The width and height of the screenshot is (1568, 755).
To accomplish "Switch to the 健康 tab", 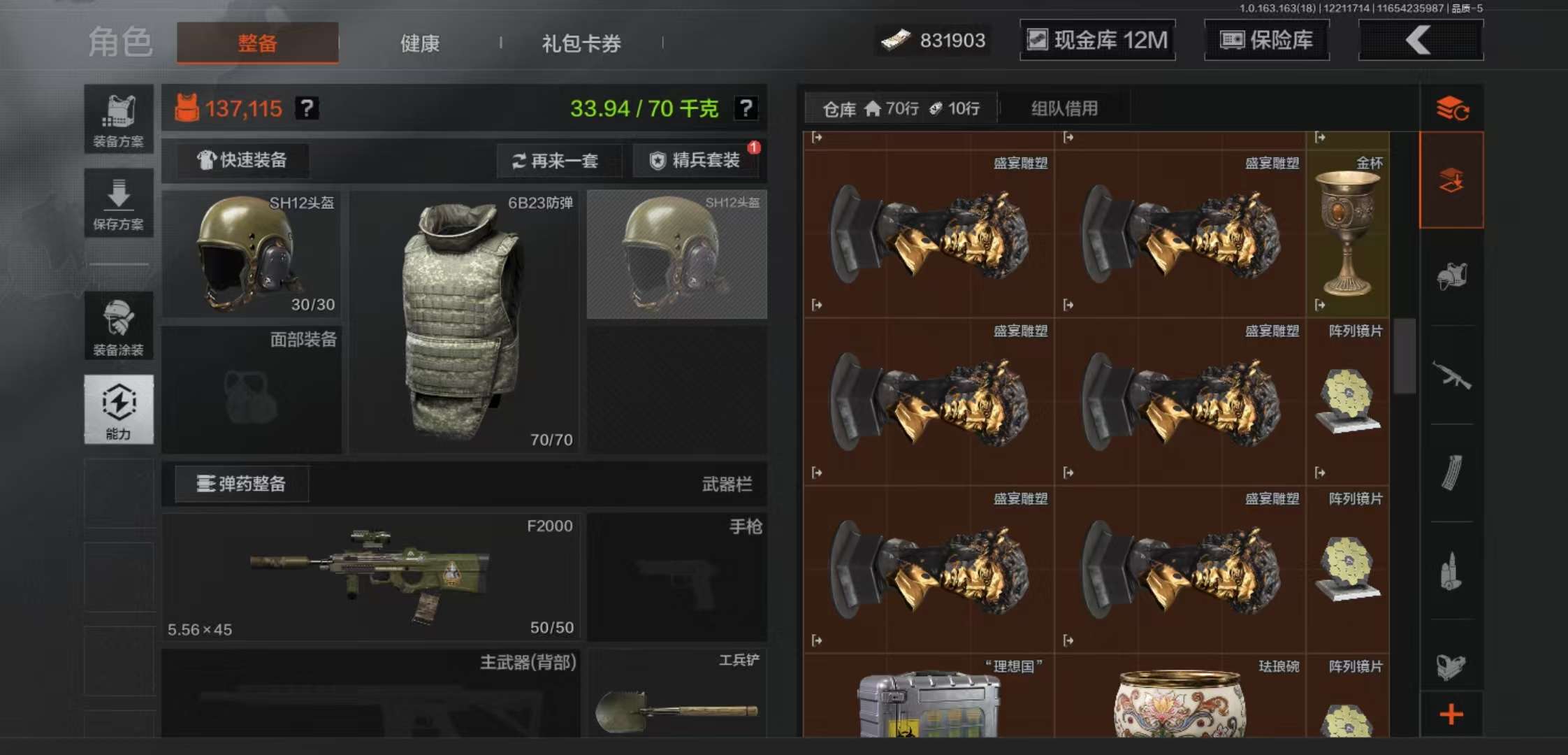I will coord(419,43).
